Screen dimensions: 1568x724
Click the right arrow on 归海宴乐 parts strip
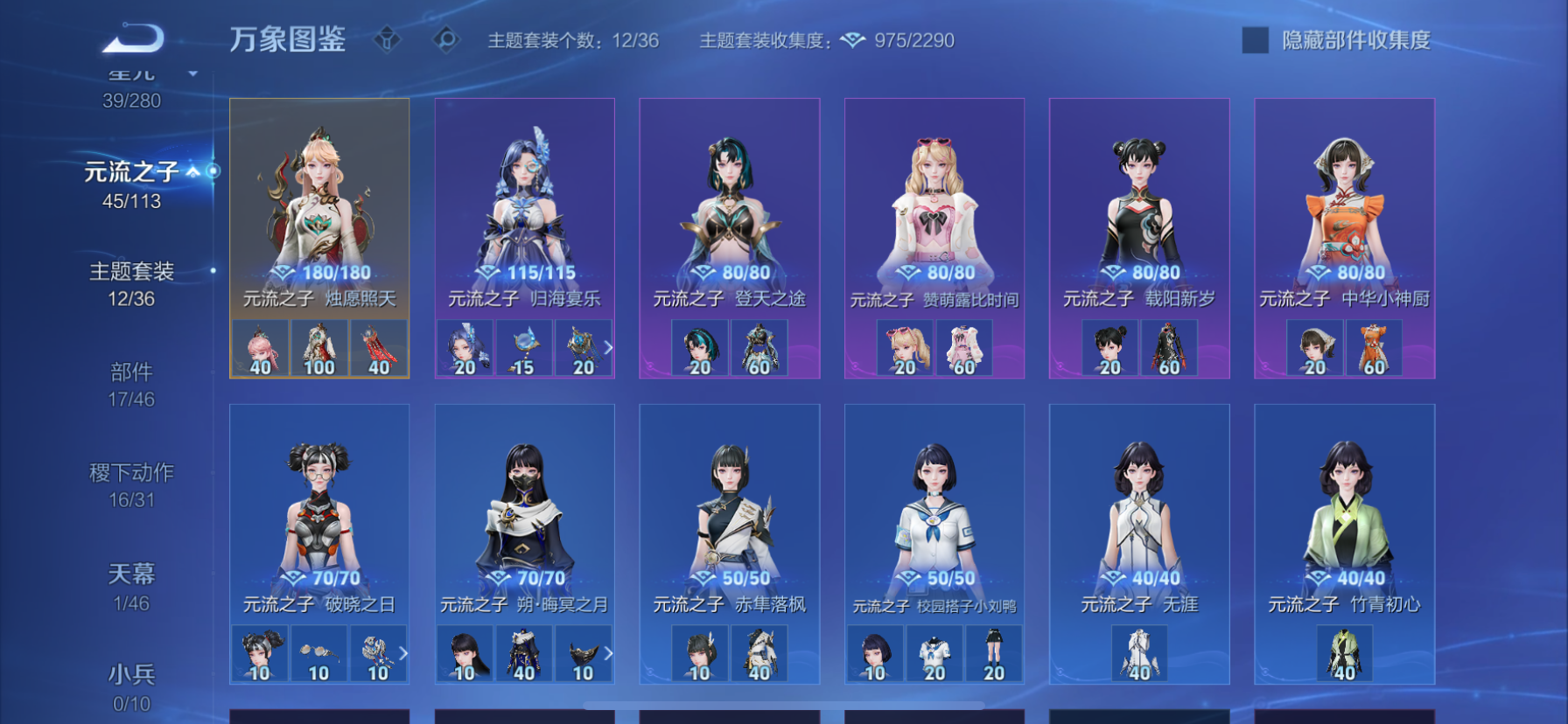coord(610,347)
